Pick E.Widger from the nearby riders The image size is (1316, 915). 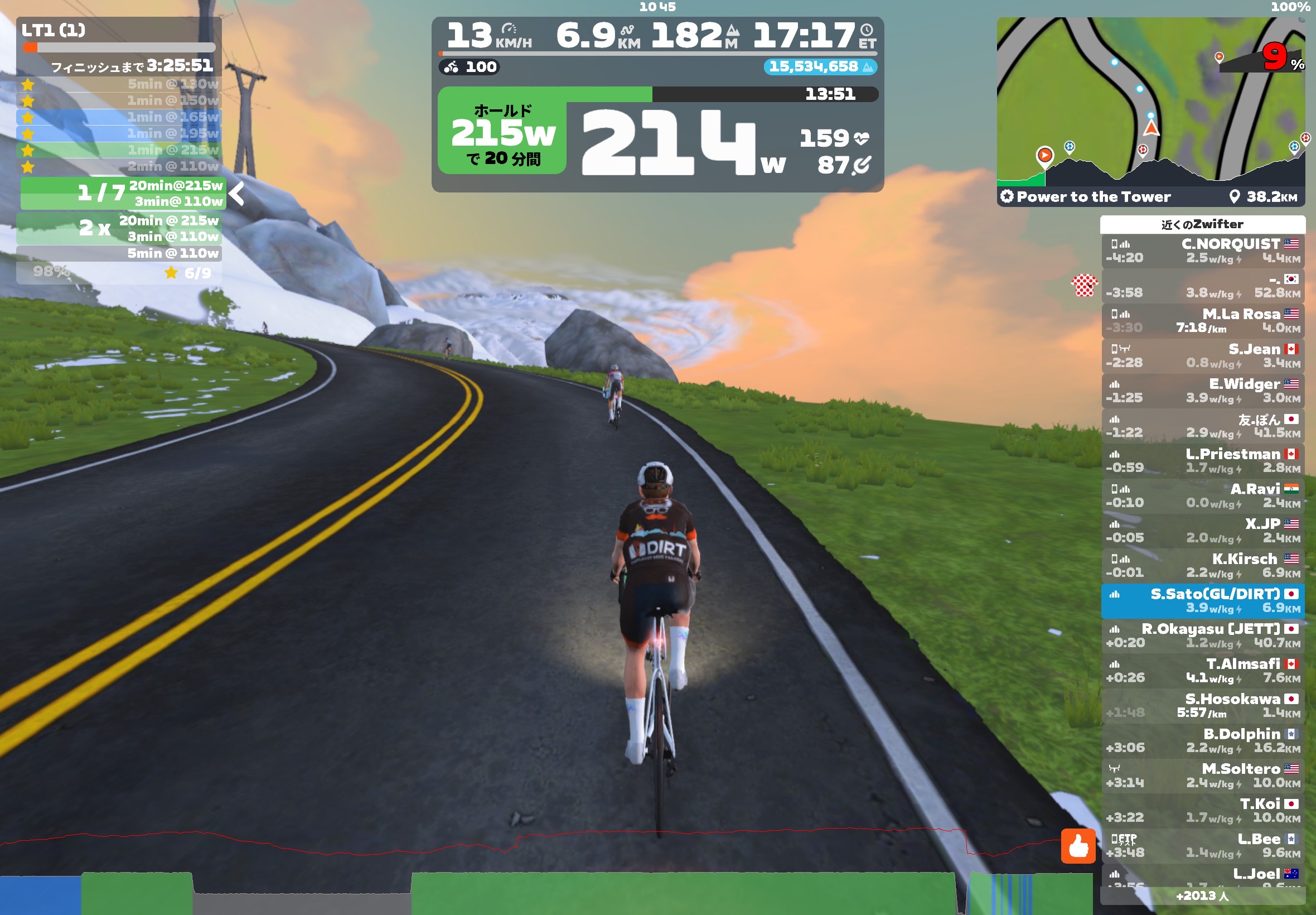point(1202,391)
